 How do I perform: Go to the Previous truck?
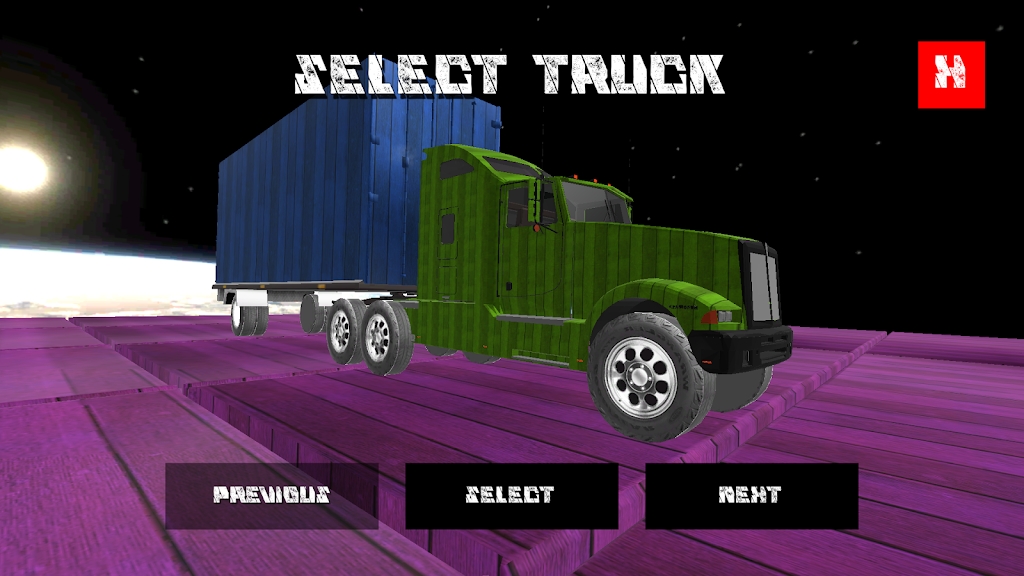click(x=271, y=495)
